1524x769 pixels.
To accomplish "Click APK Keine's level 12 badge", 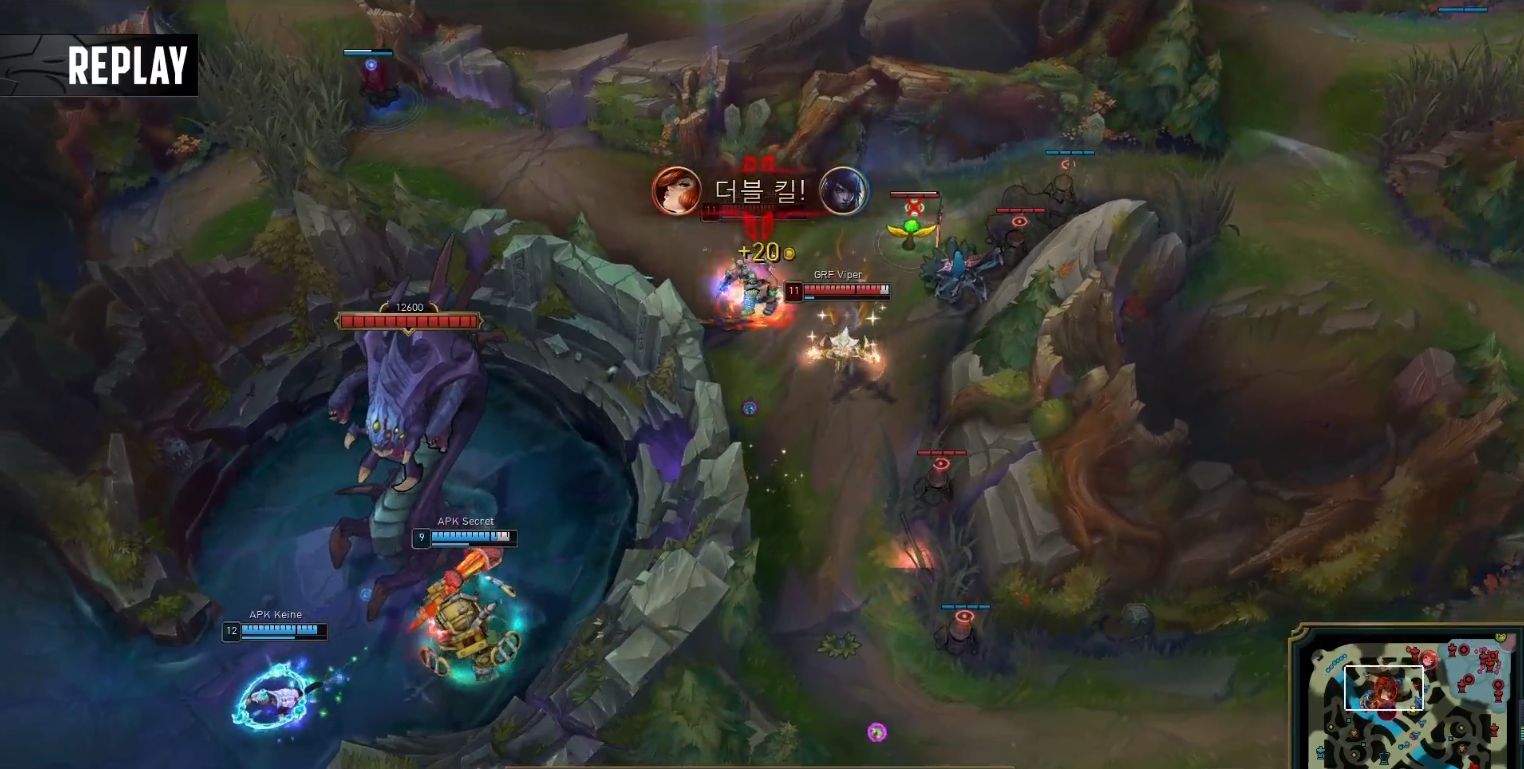I will coord(230,630).
